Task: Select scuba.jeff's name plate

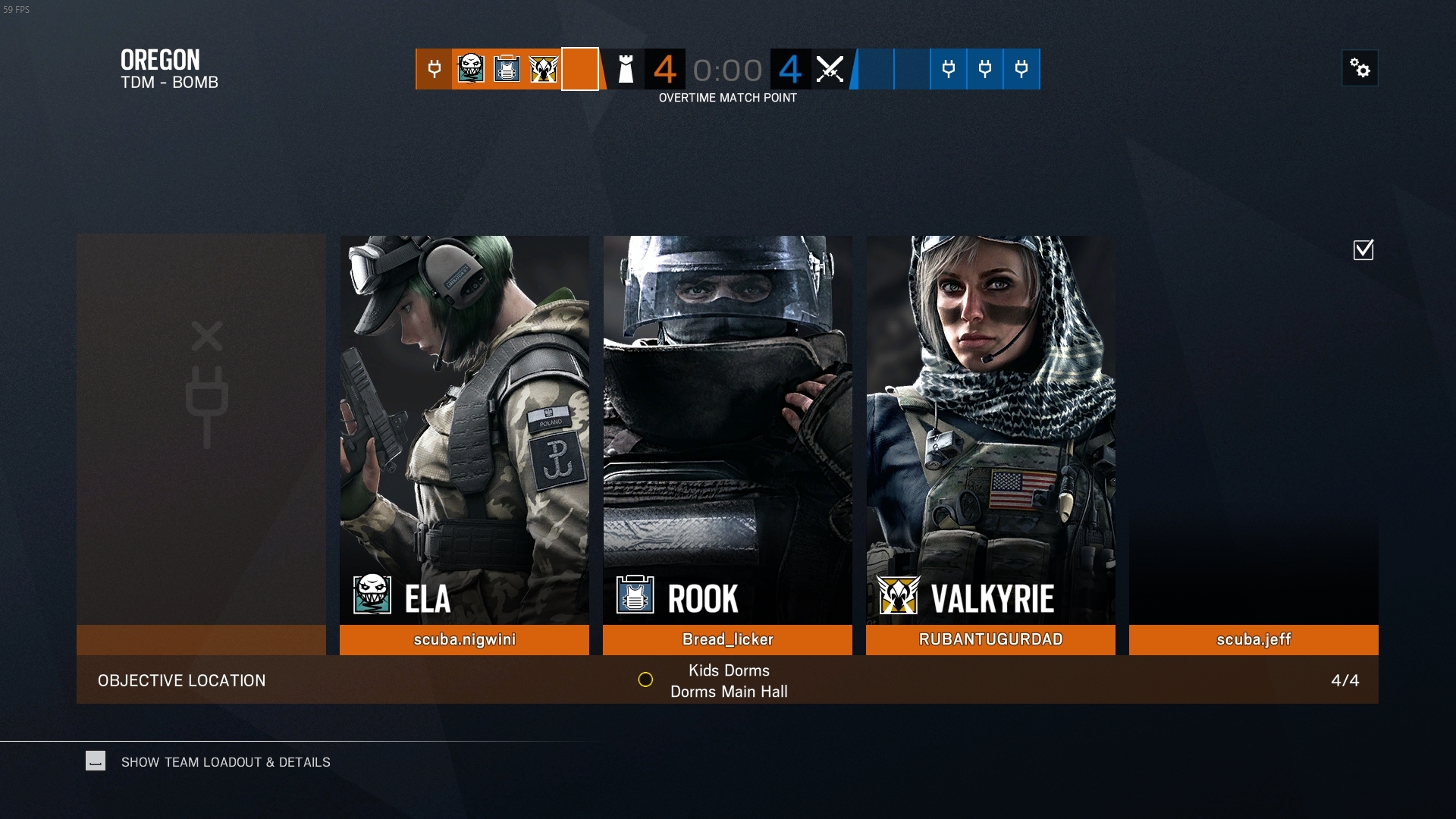Action: click(1253, 639)
